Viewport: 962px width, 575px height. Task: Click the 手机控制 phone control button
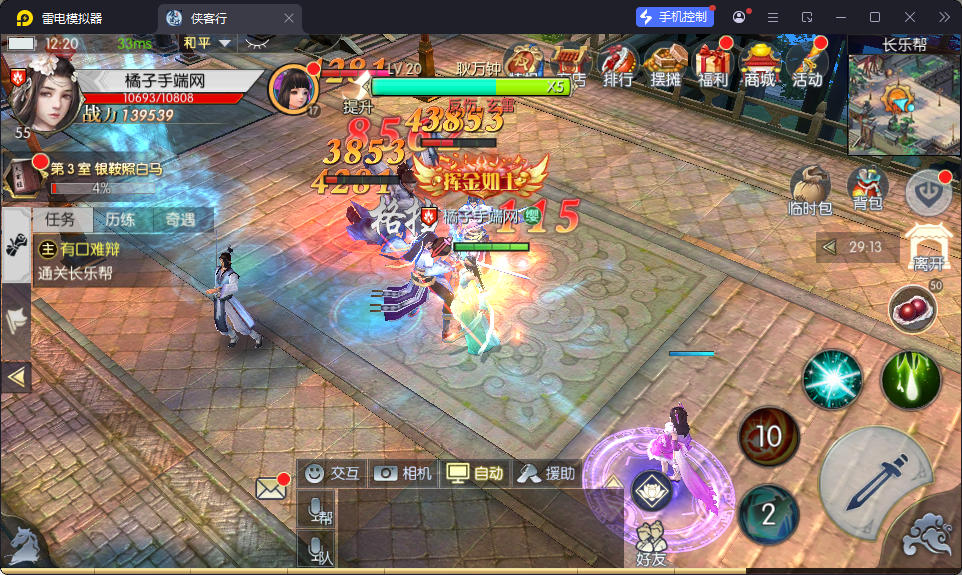[x=674, y=17]
